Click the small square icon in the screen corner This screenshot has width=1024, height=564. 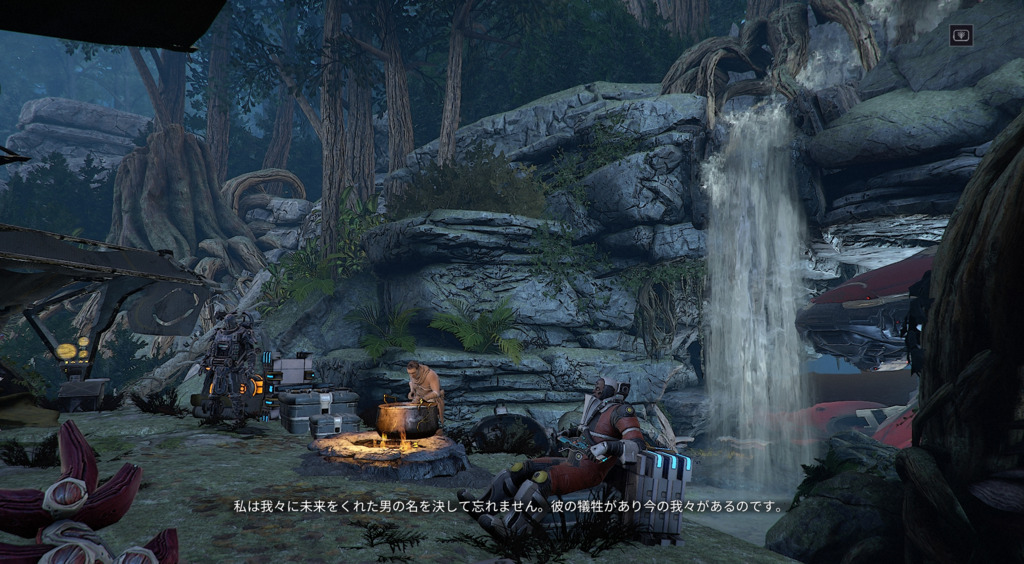coord(960,34)
